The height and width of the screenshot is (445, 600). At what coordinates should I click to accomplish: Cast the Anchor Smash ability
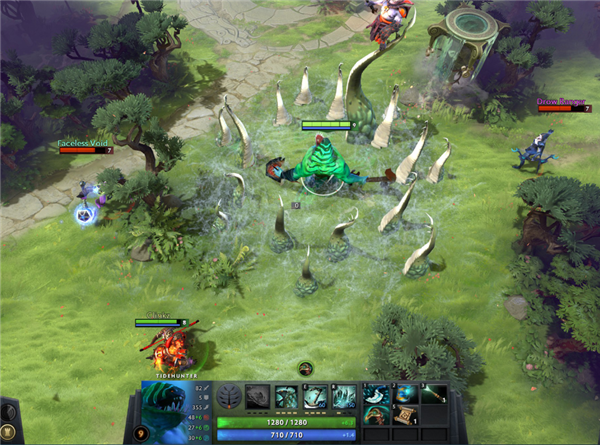pos(315,397)
